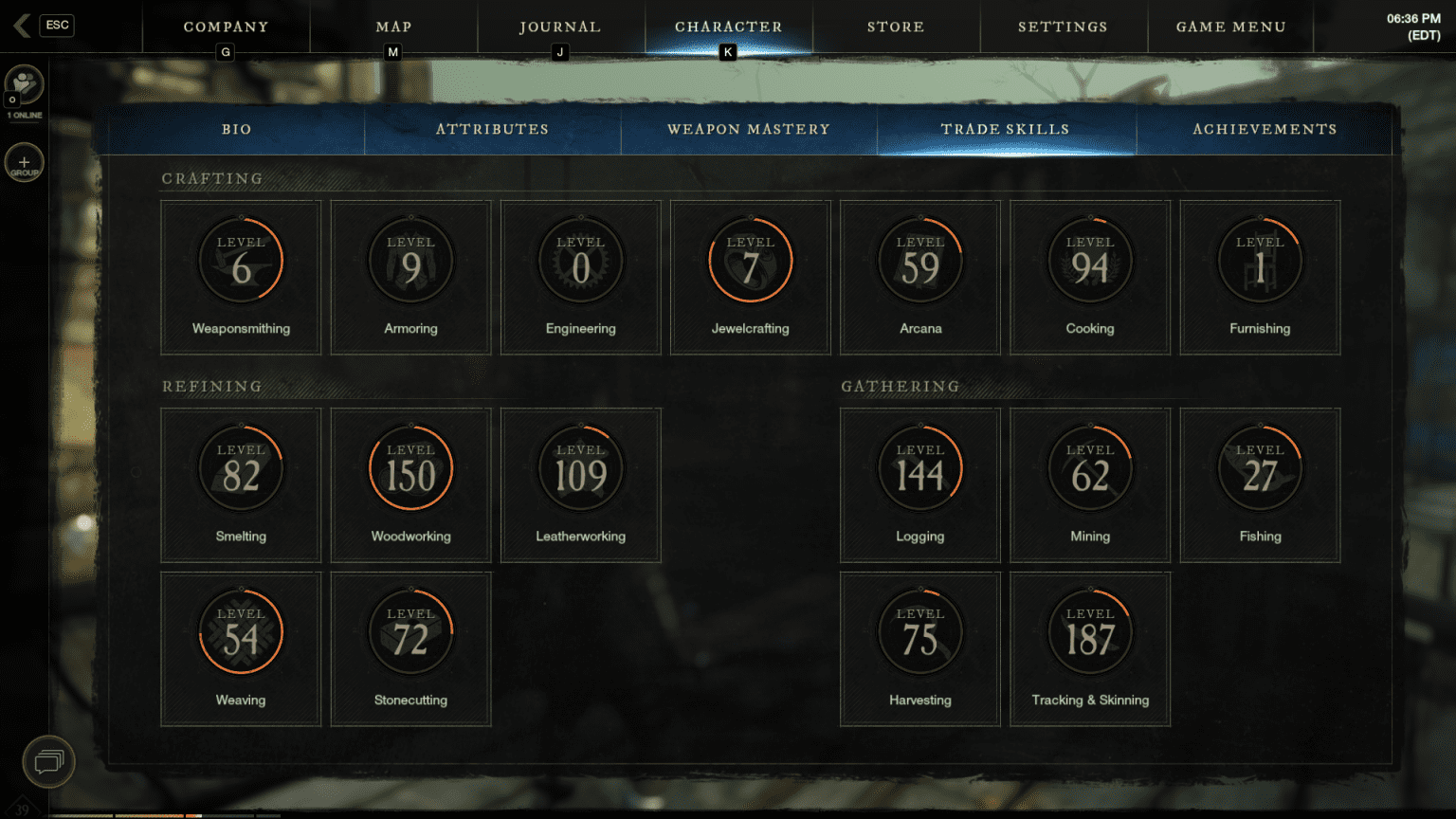Image resolution: width=1456 pixels, height=819 pixels.
Task: Select the Cooking skill icon
Action: pos(1089,259)
